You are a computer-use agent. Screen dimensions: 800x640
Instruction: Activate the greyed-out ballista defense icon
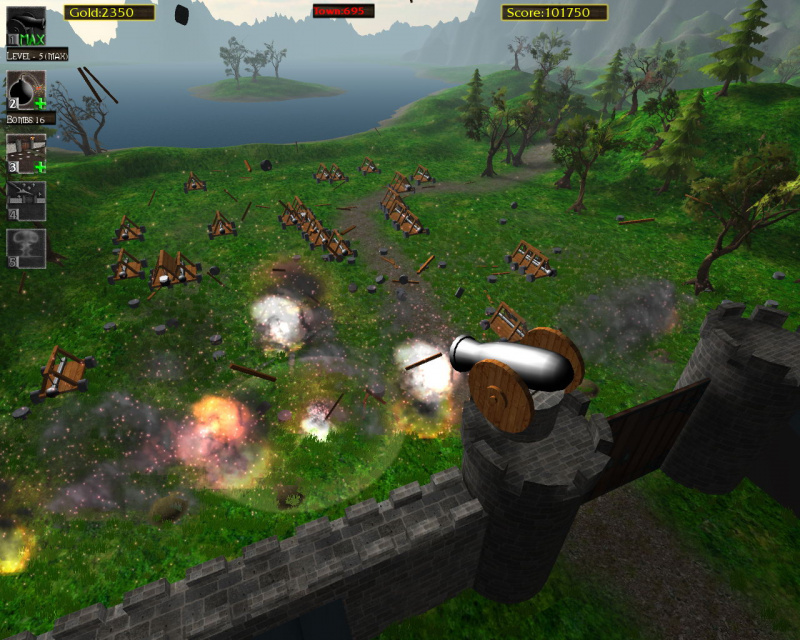click(x=26, y=199)
